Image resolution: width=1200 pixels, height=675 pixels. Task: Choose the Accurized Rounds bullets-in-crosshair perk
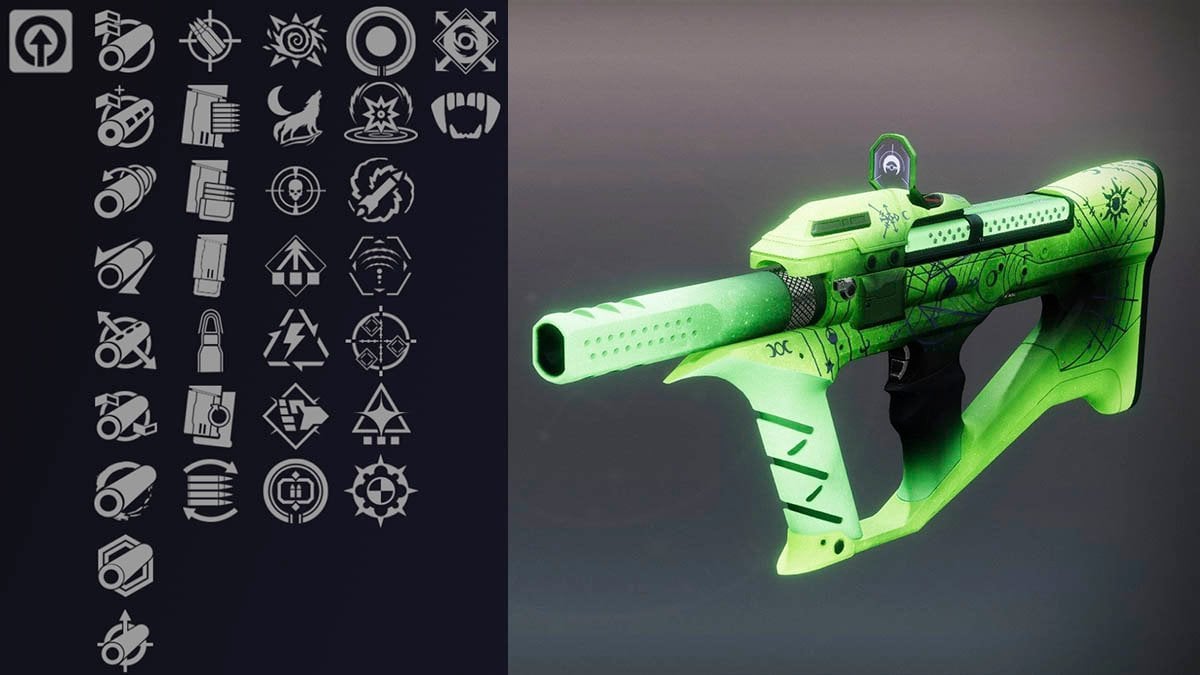[x=210, y=41]
